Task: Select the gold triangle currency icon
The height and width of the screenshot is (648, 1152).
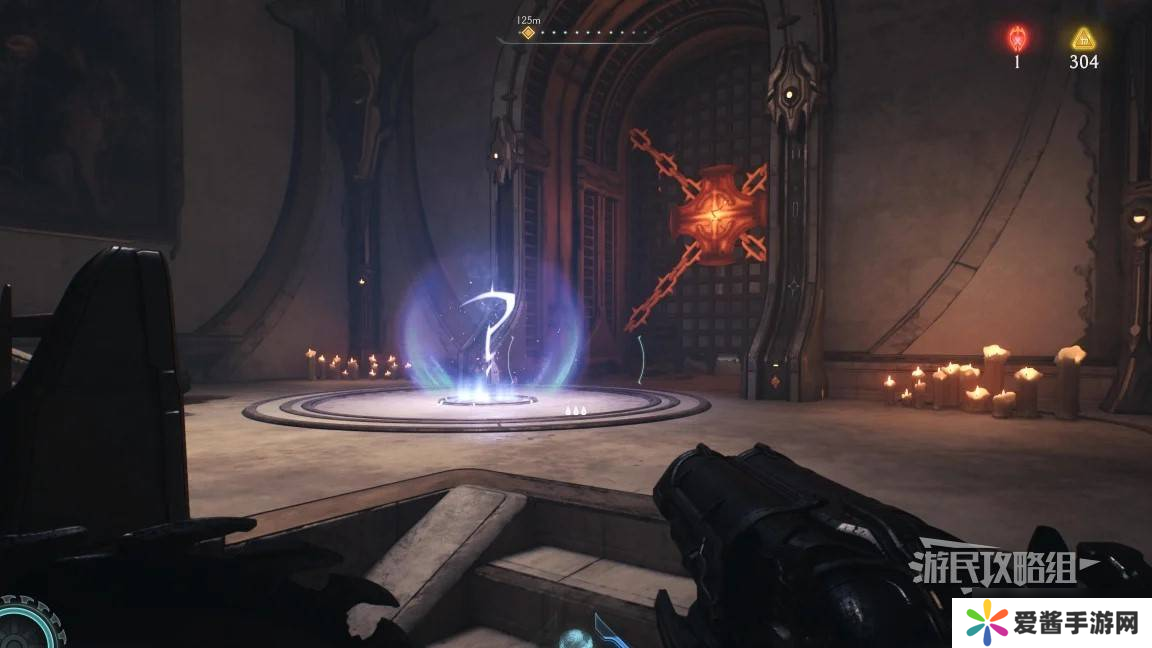Action: (1082, 39)
